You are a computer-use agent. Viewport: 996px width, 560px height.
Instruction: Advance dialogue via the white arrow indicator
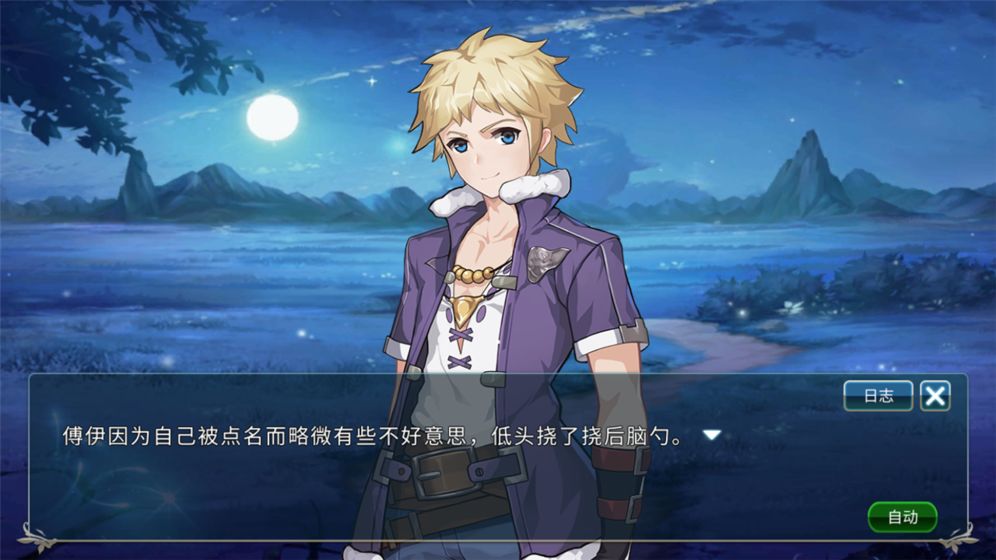[x=712, y=435]
